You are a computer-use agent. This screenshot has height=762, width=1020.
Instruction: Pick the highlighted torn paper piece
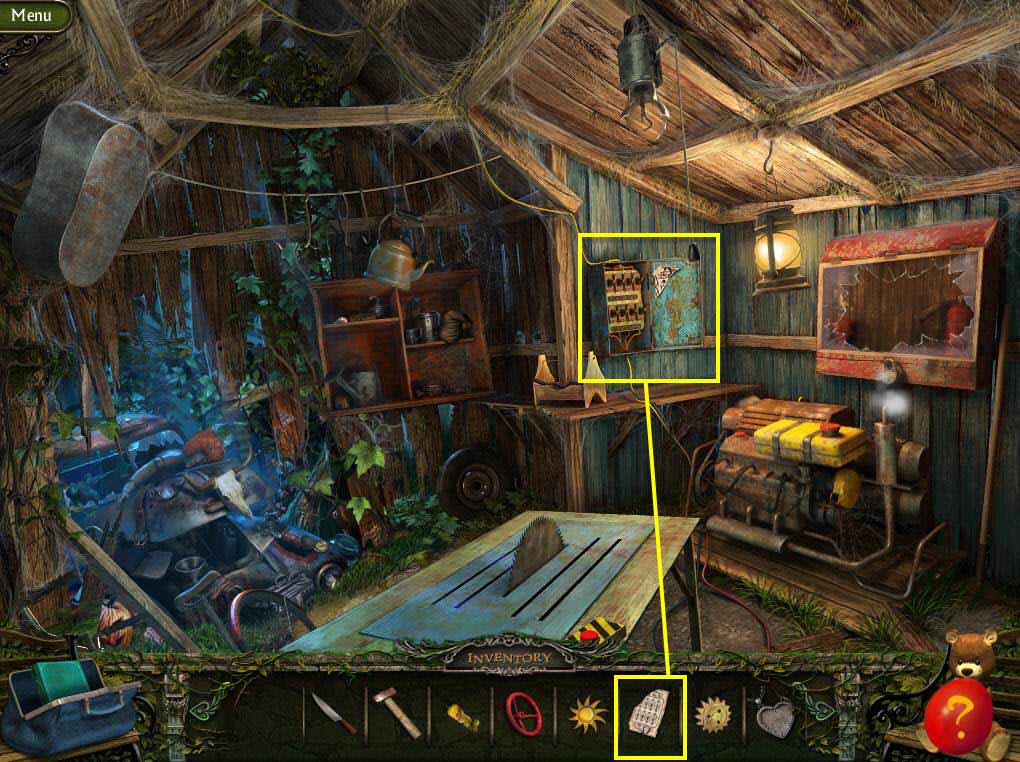pos(649,716)
